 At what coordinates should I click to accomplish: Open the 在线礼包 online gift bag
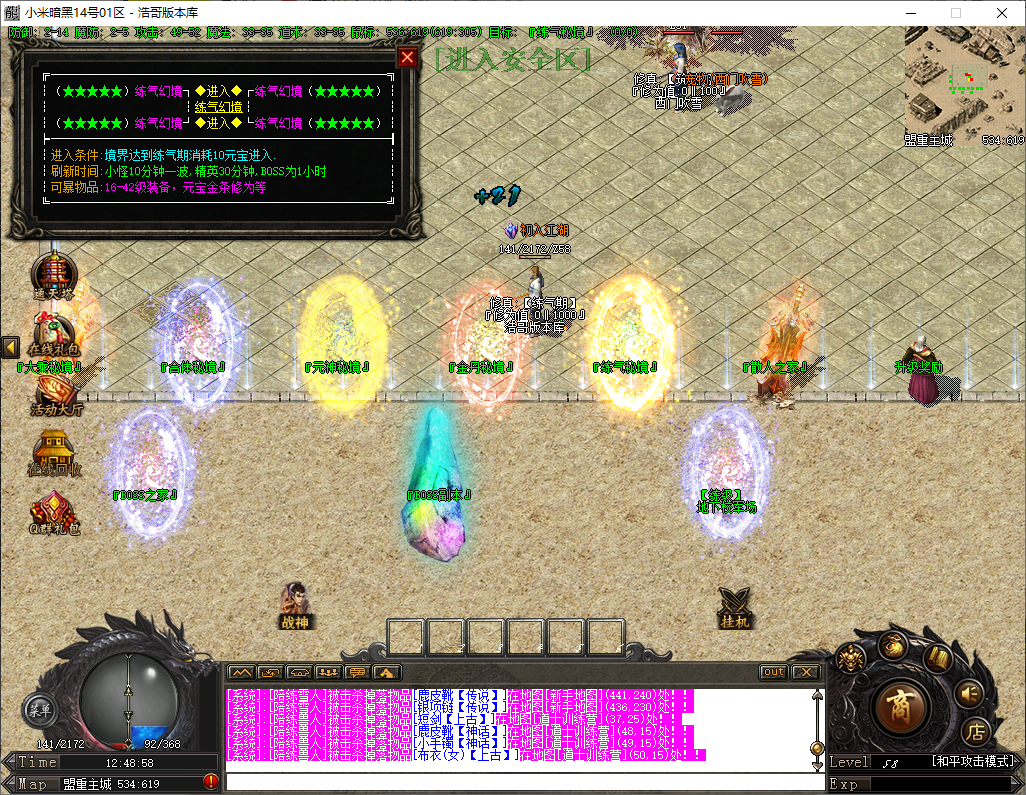(x=53, y=332)
